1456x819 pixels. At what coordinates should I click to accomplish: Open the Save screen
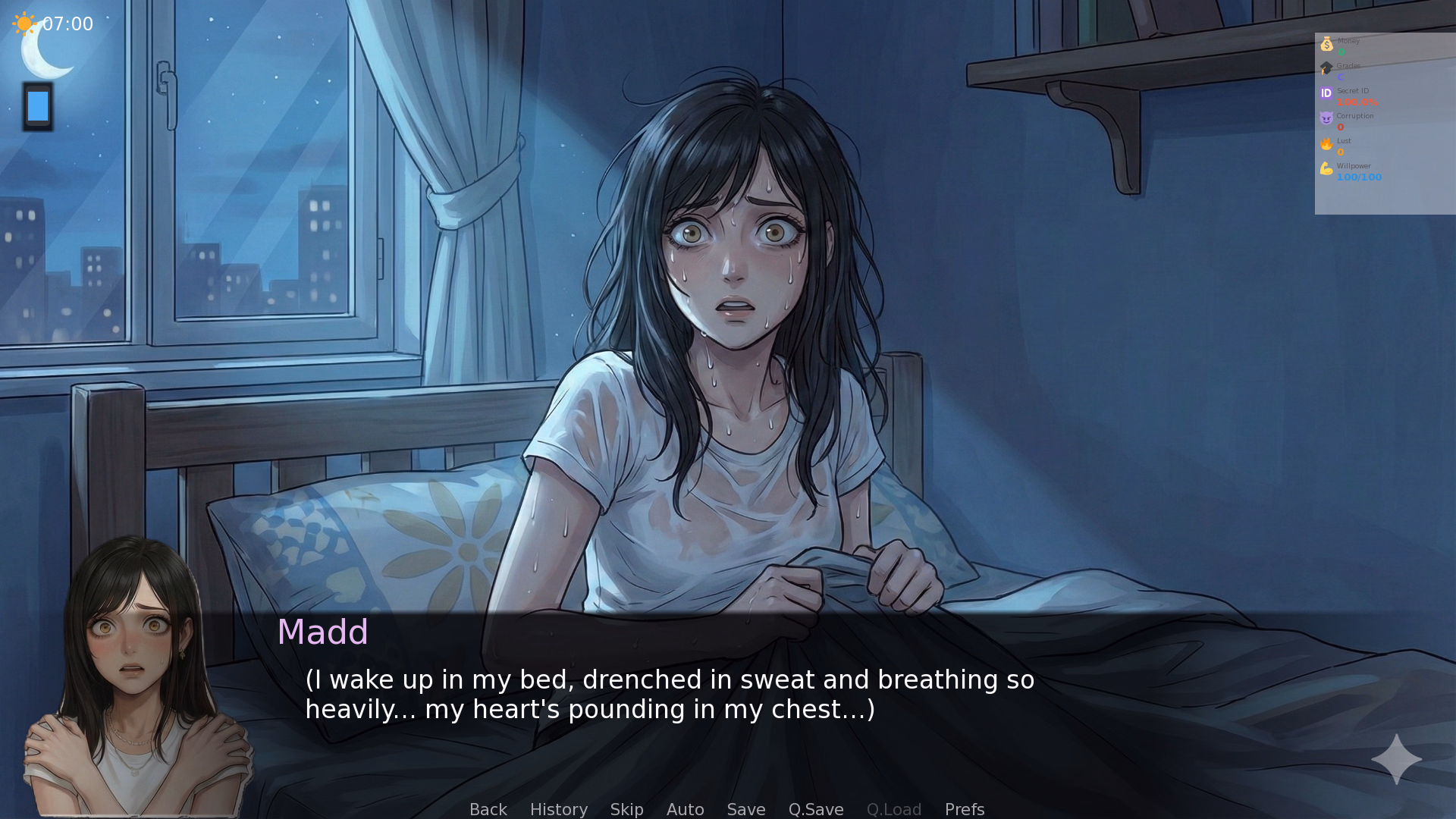745,809
